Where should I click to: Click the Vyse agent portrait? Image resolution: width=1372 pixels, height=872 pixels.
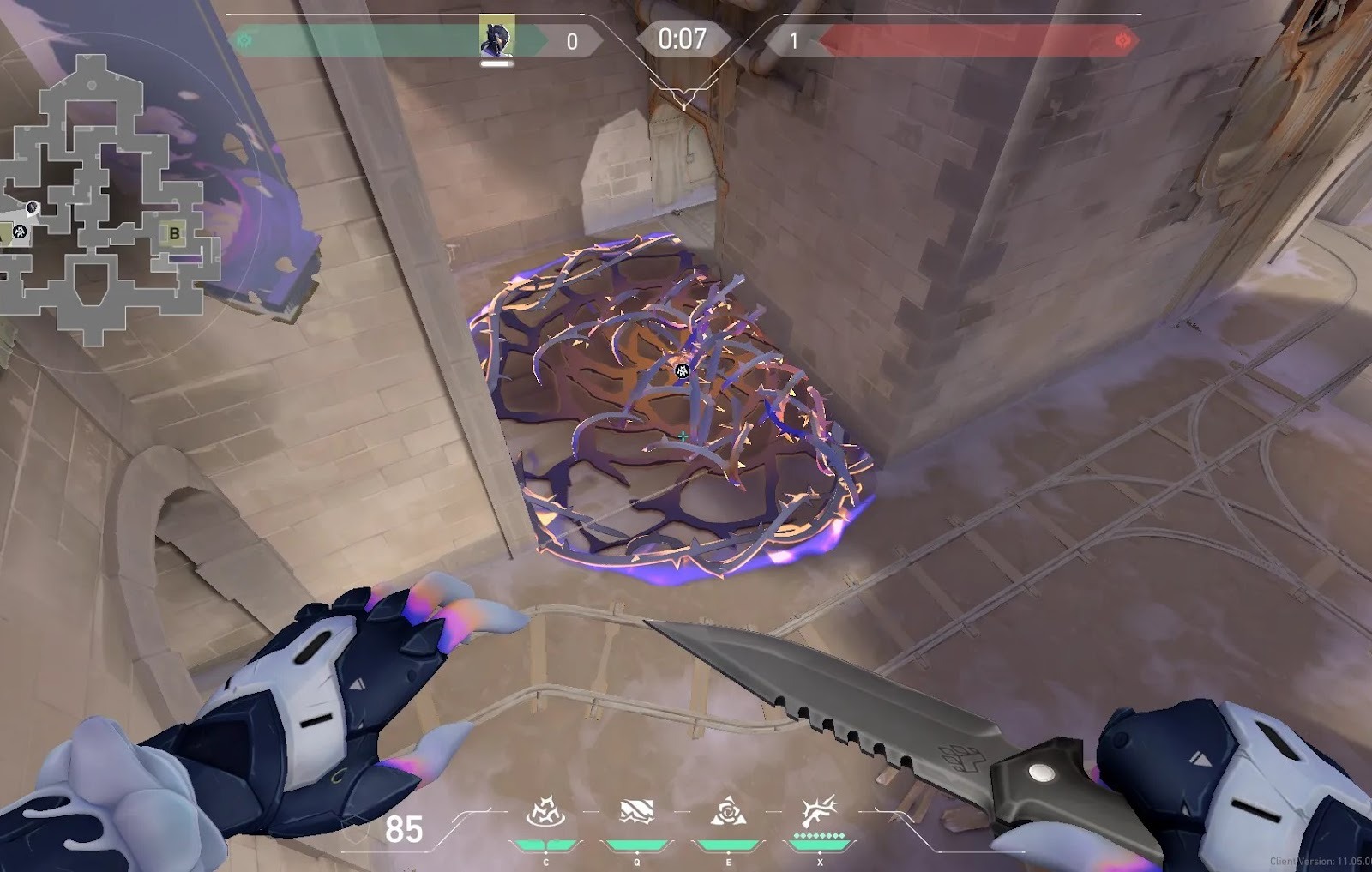click(x=496, y=38)
